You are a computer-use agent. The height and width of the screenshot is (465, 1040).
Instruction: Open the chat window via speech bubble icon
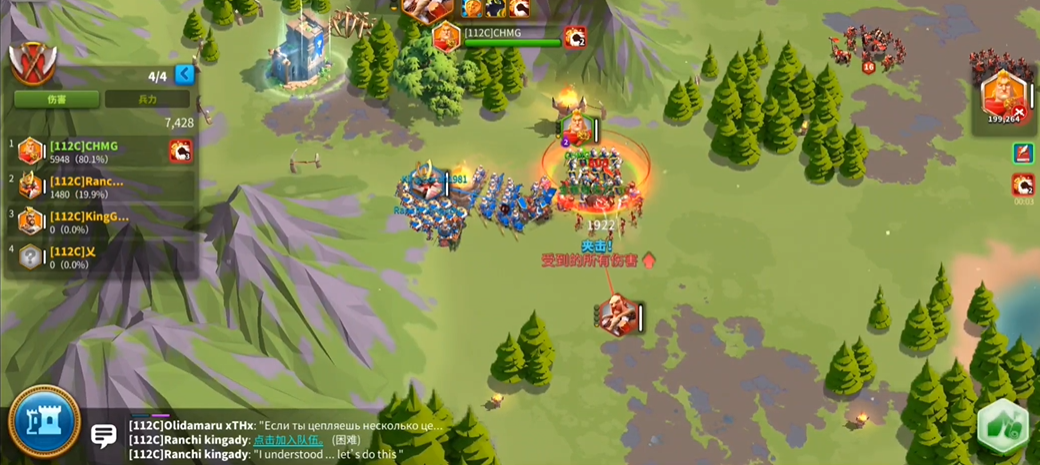click(104, 435)
